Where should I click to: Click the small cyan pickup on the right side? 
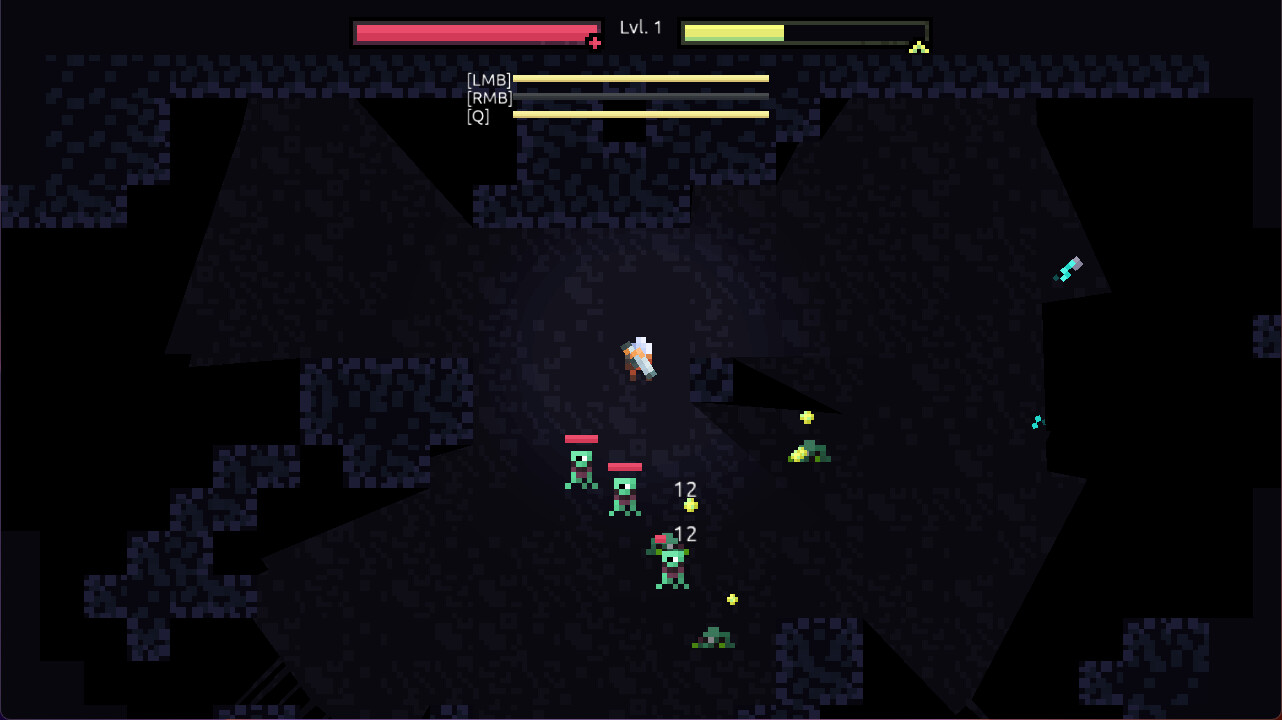pos(1037,421)
